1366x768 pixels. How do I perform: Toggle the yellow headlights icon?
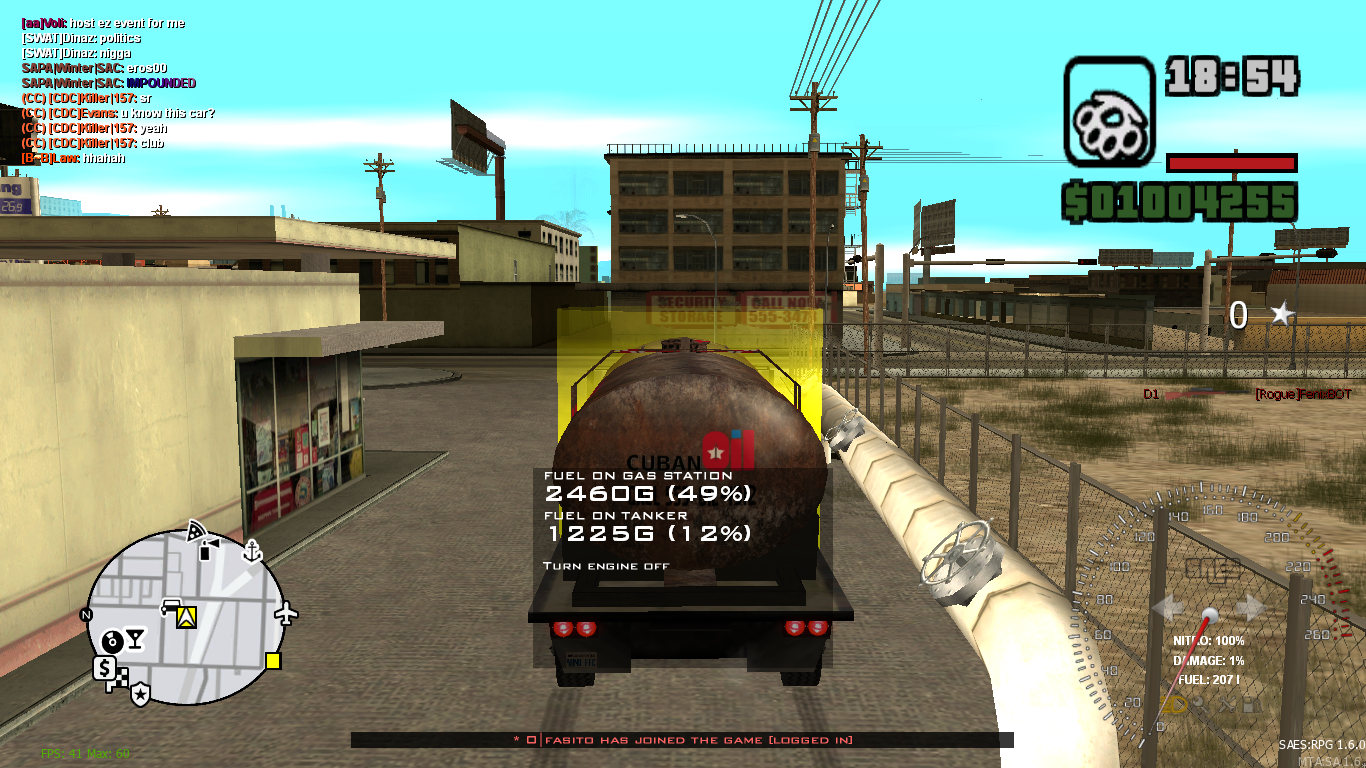tap(1173, 704)
